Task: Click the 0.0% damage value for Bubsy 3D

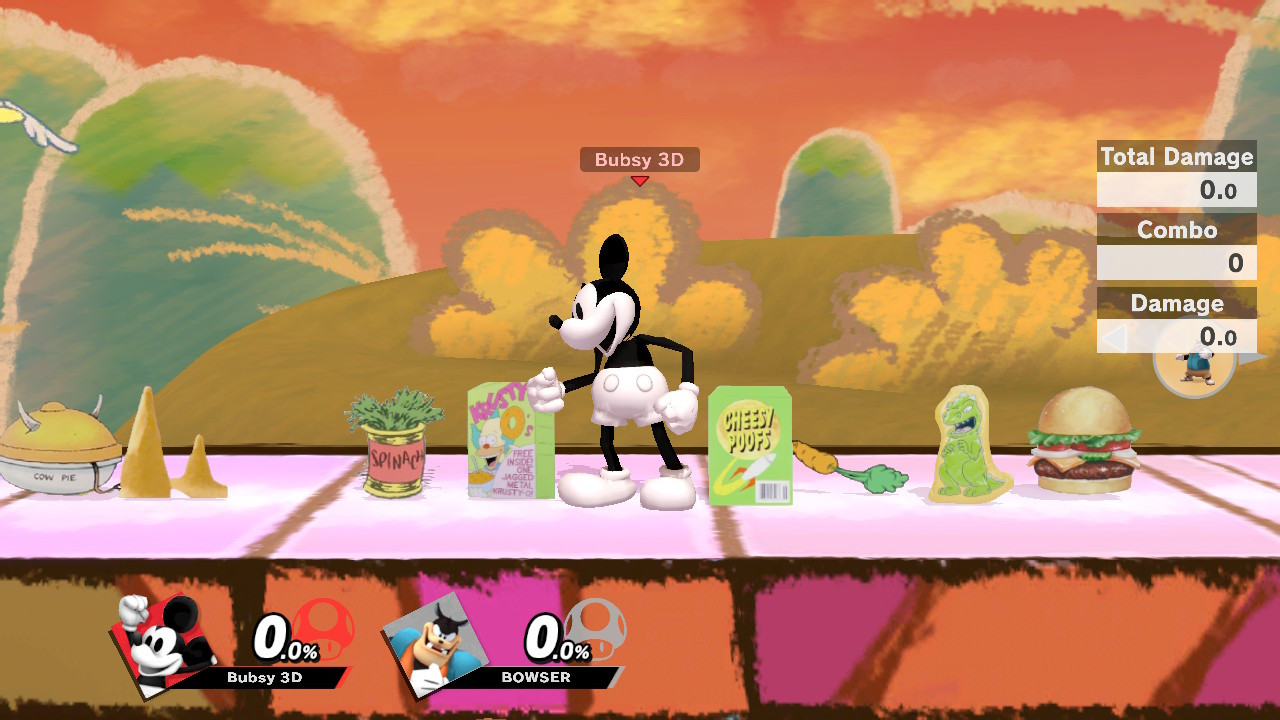Action: 283,638
